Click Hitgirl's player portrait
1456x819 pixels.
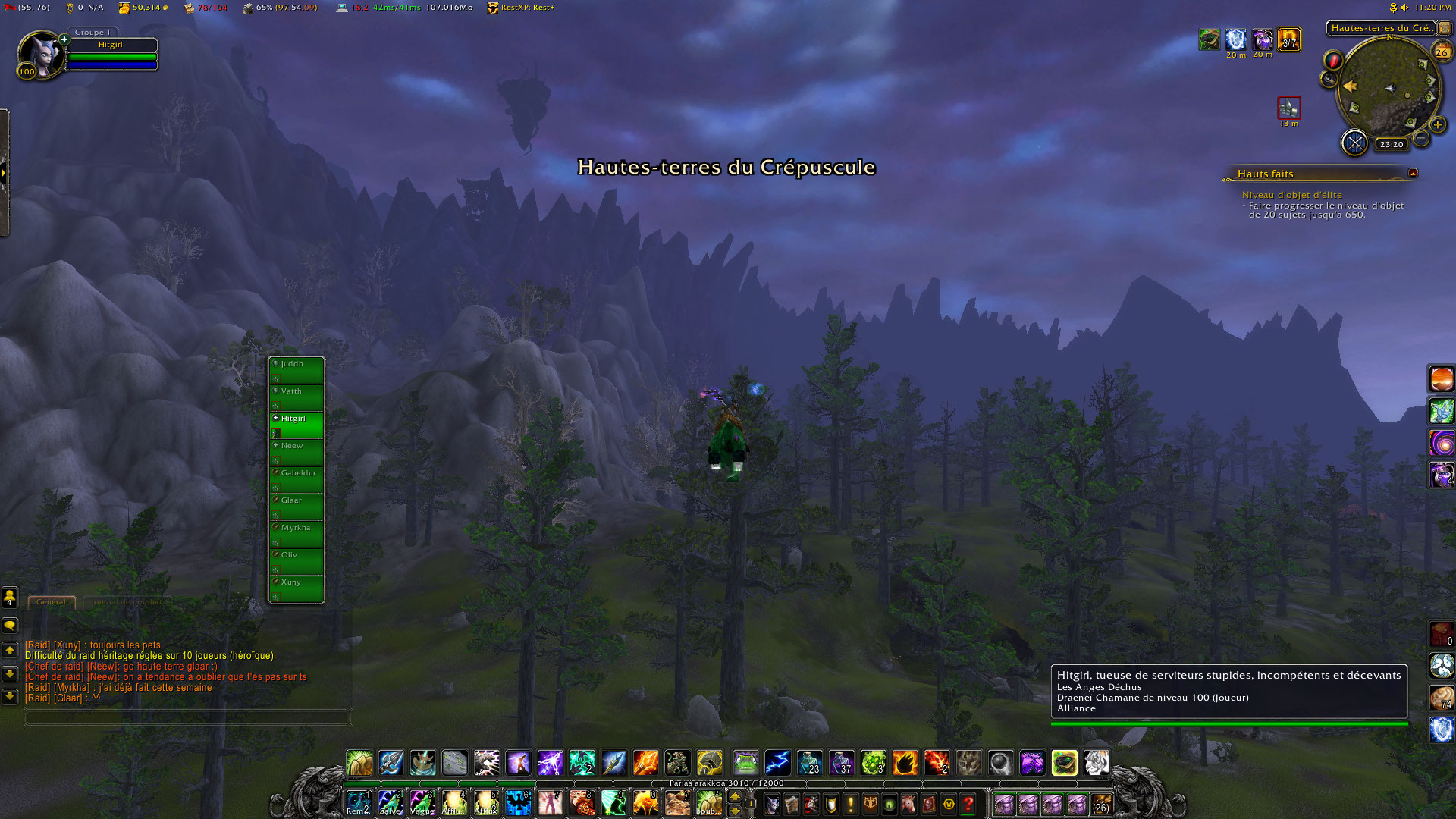pos(40,55)
